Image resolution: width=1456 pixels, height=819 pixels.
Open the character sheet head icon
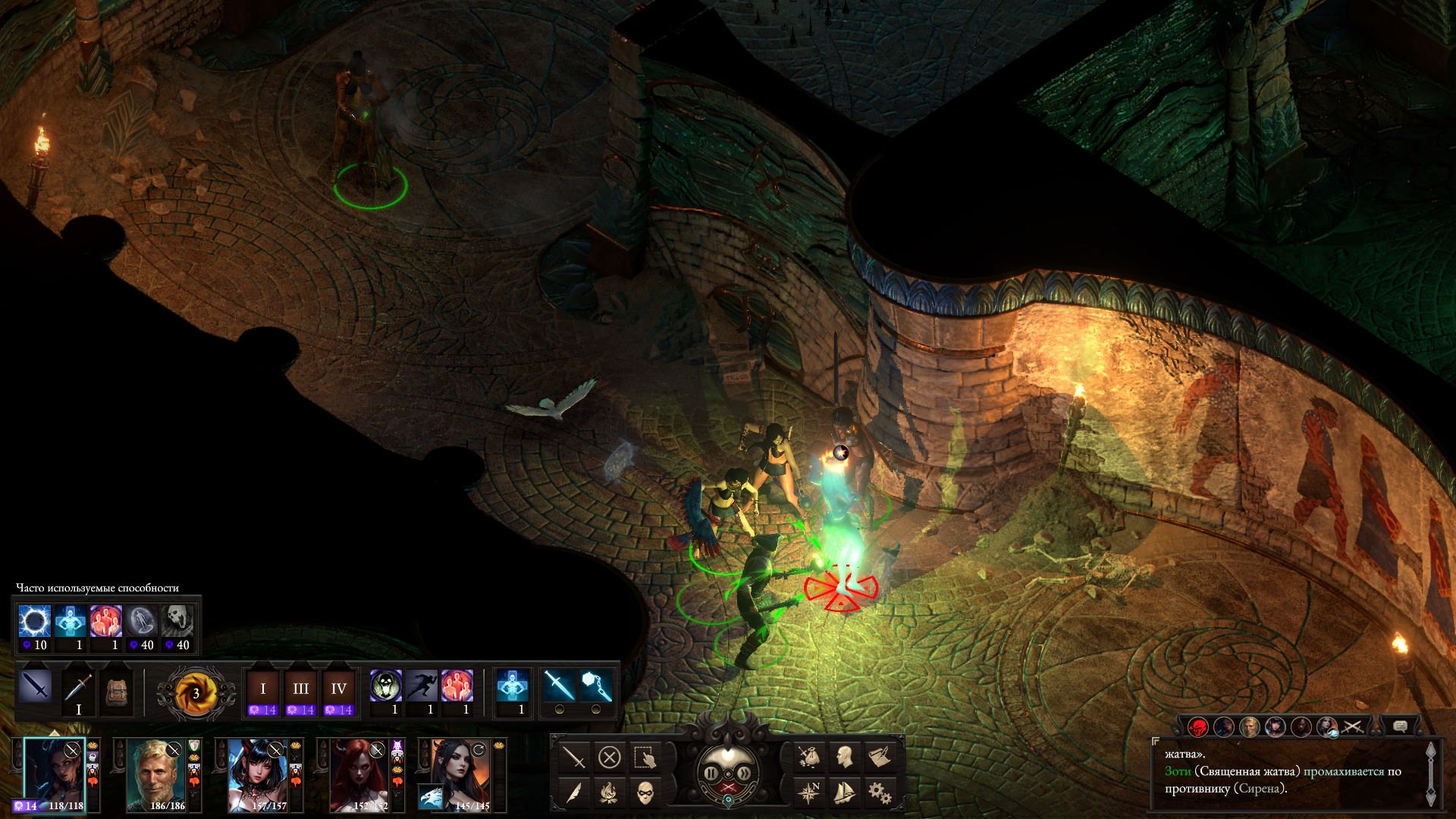click(x=844, y=757)
